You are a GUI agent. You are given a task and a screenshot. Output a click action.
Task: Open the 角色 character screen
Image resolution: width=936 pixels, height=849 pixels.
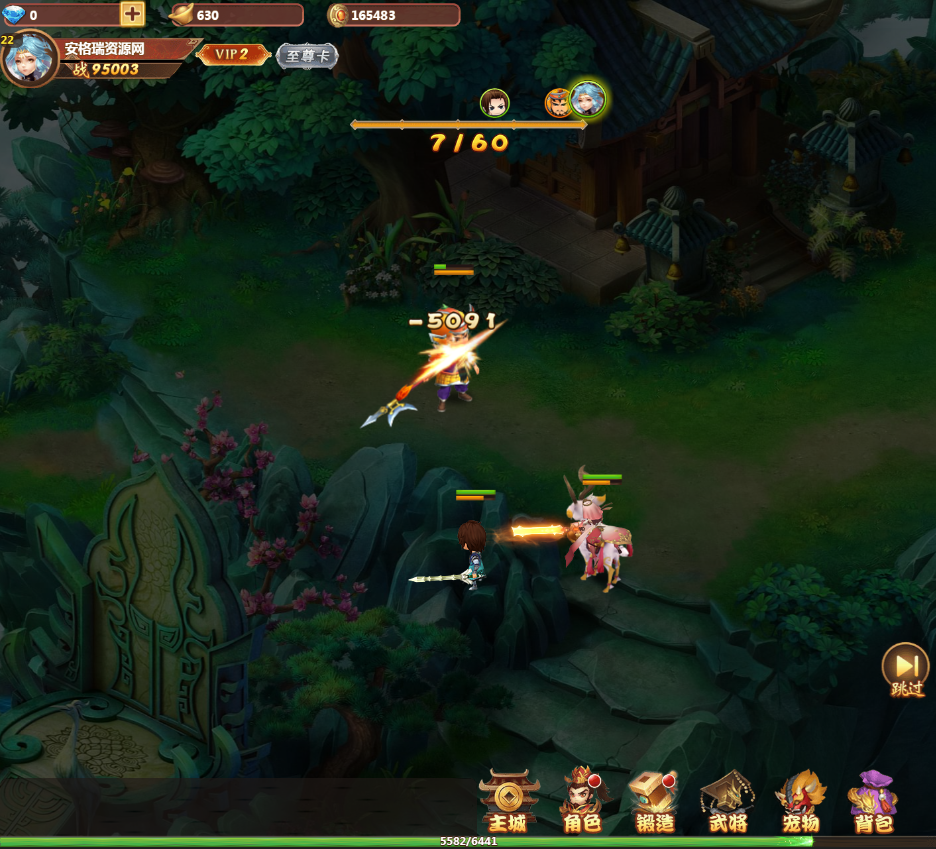point(582,802)
